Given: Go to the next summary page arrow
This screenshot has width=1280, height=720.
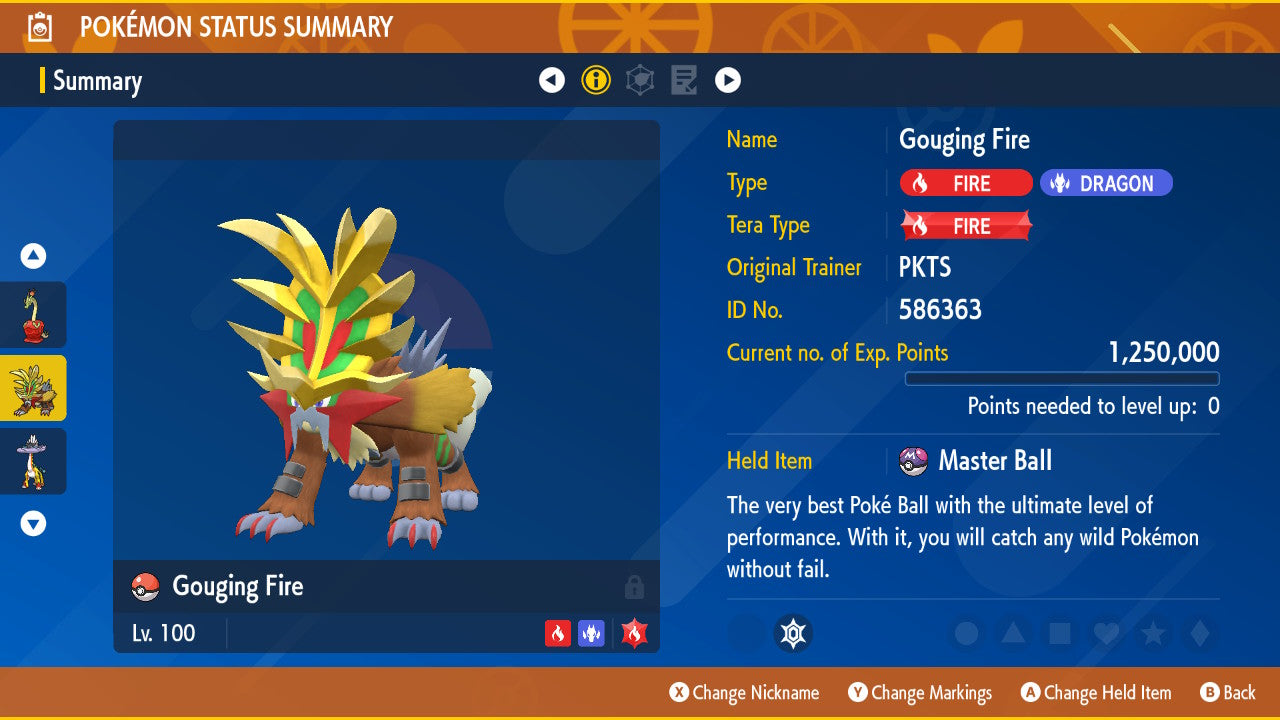Looking at the screenshot, I should 728,80.
